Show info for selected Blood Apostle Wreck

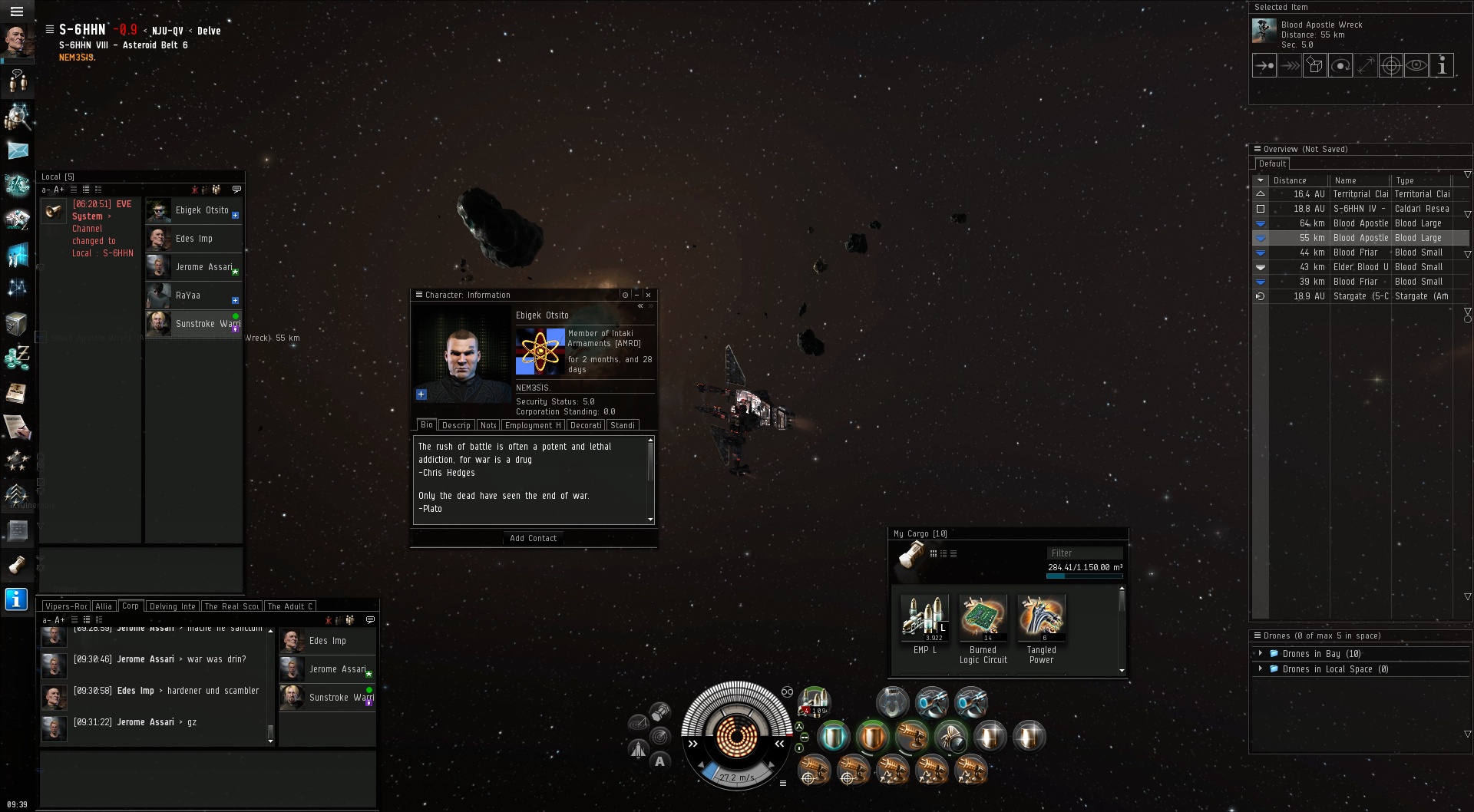point(1442,66)
